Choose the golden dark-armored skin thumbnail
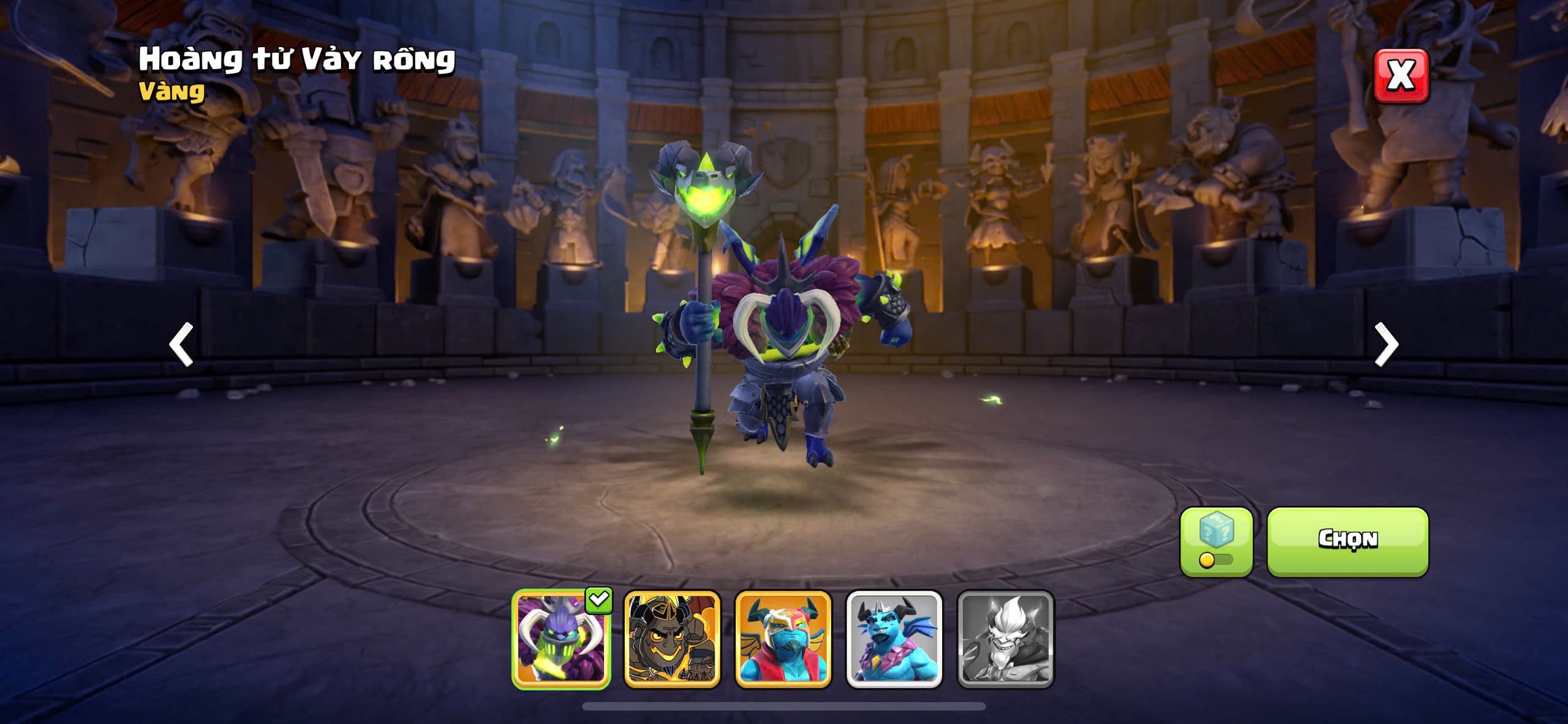Viewport: 1568px width, 724px height. (672, 639)
